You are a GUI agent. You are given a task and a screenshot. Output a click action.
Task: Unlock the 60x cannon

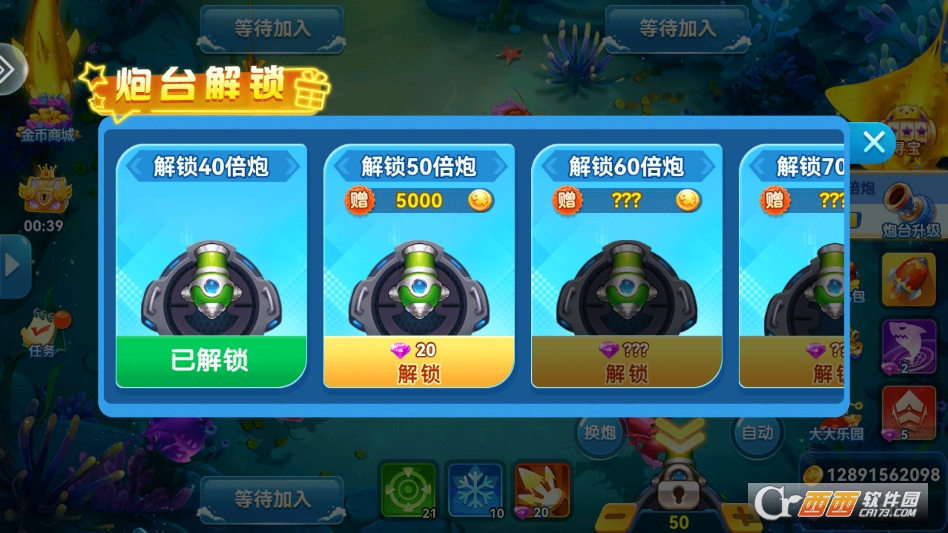click(x=627, y=362)
